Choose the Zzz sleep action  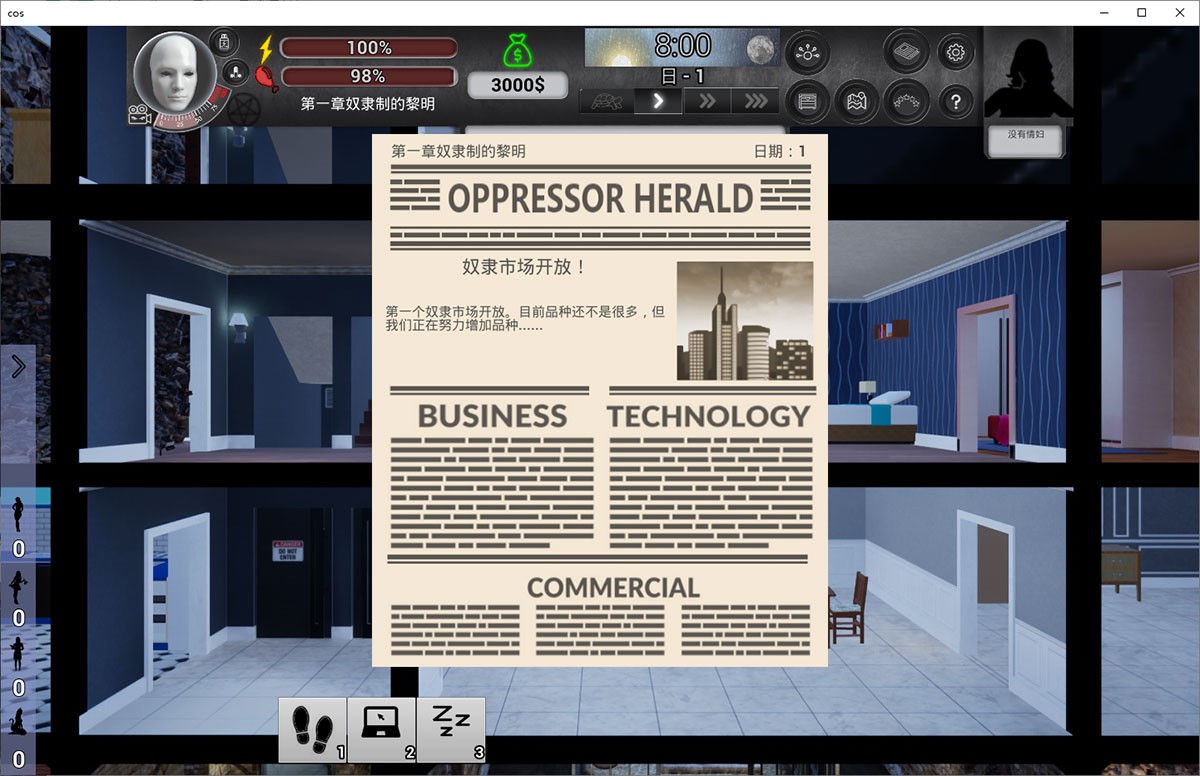451,729
